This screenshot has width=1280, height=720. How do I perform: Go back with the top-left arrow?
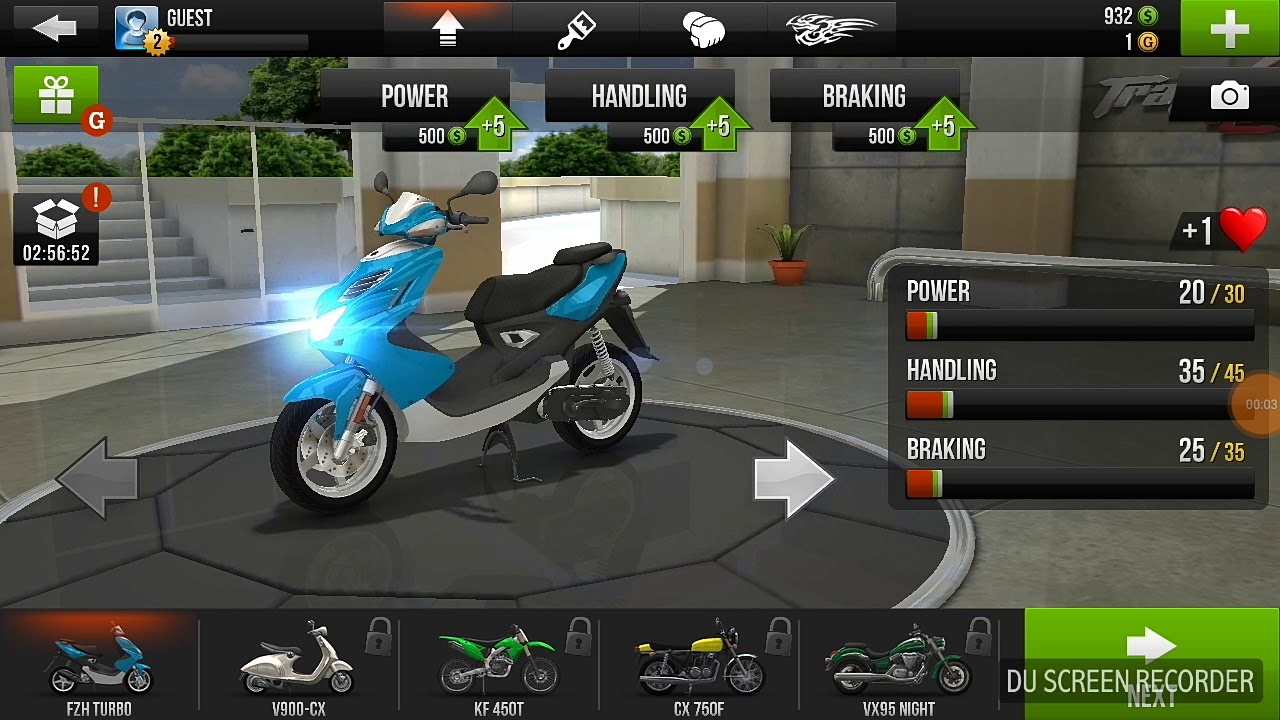[x=54, y=28]
